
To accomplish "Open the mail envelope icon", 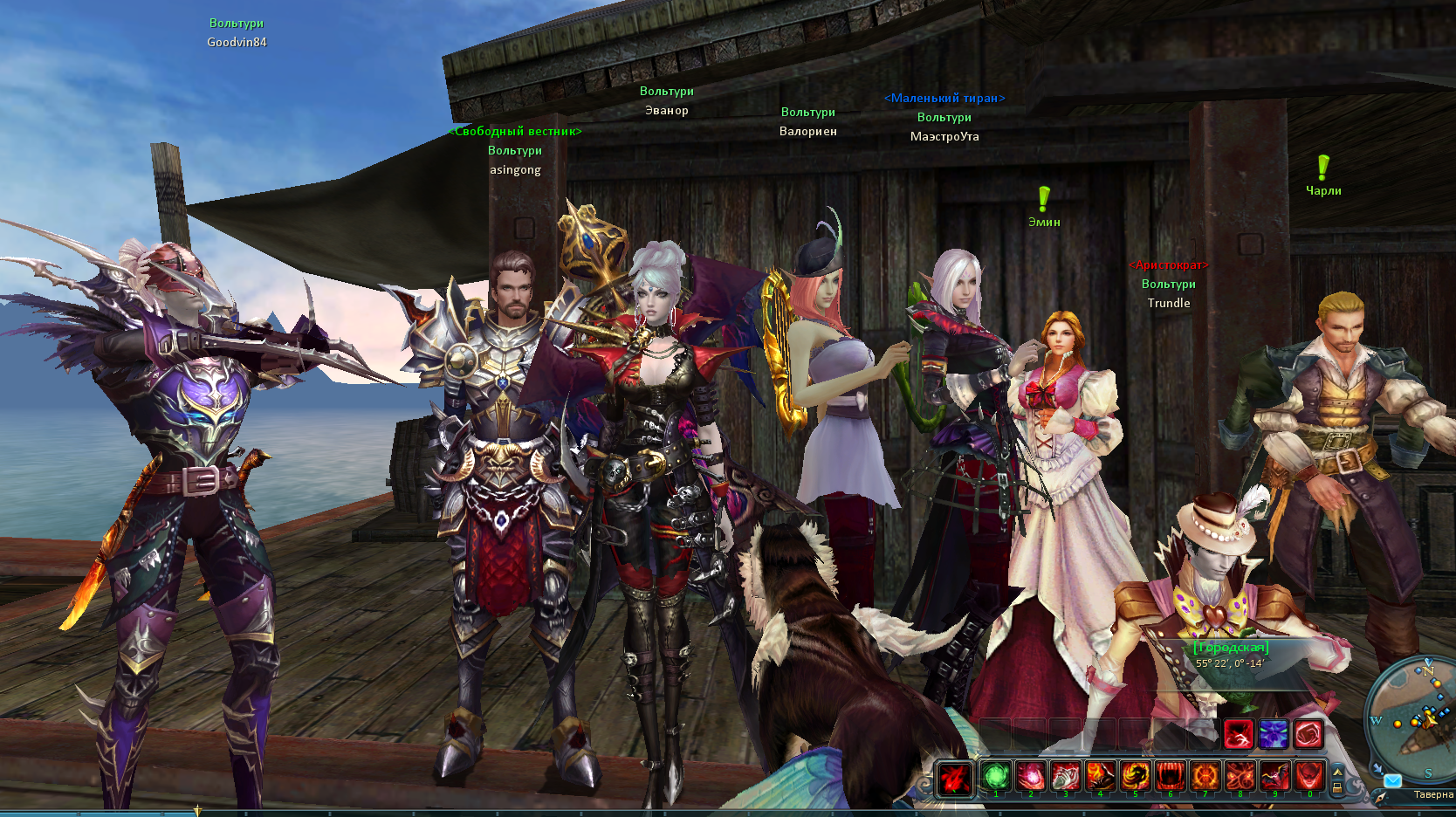I will point(1392,780).
